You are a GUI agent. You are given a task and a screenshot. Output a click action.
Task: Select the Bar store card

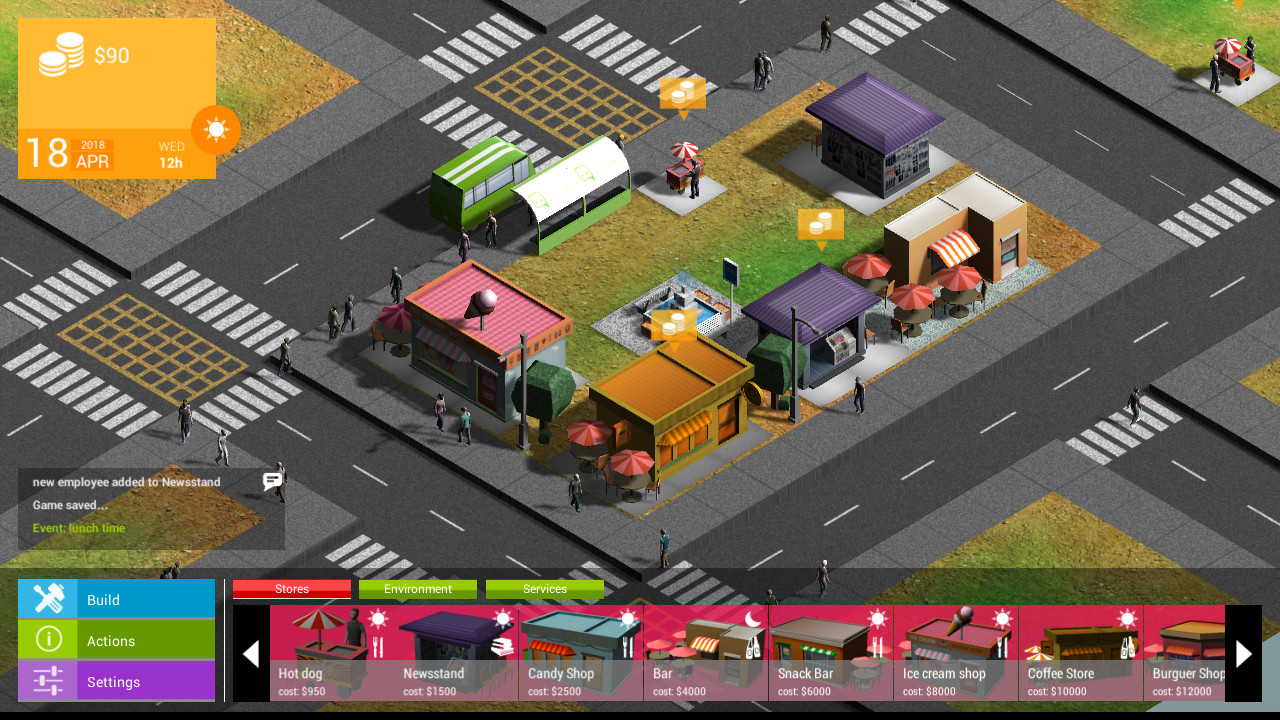(x=706, y=652)
